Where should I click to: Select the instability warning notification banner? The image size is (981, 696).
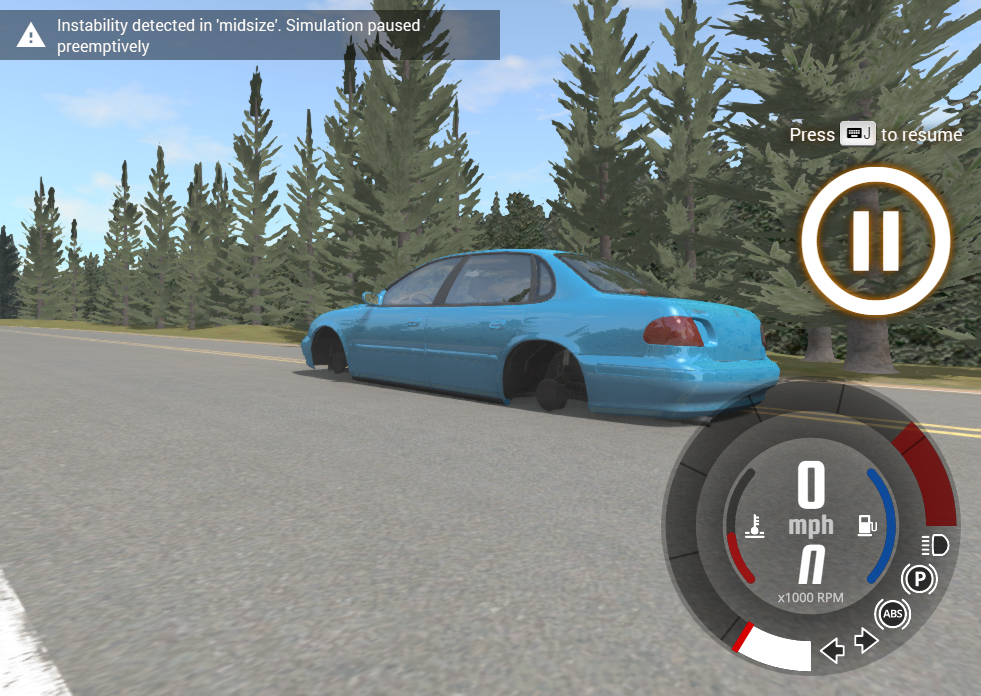point(250,36)
